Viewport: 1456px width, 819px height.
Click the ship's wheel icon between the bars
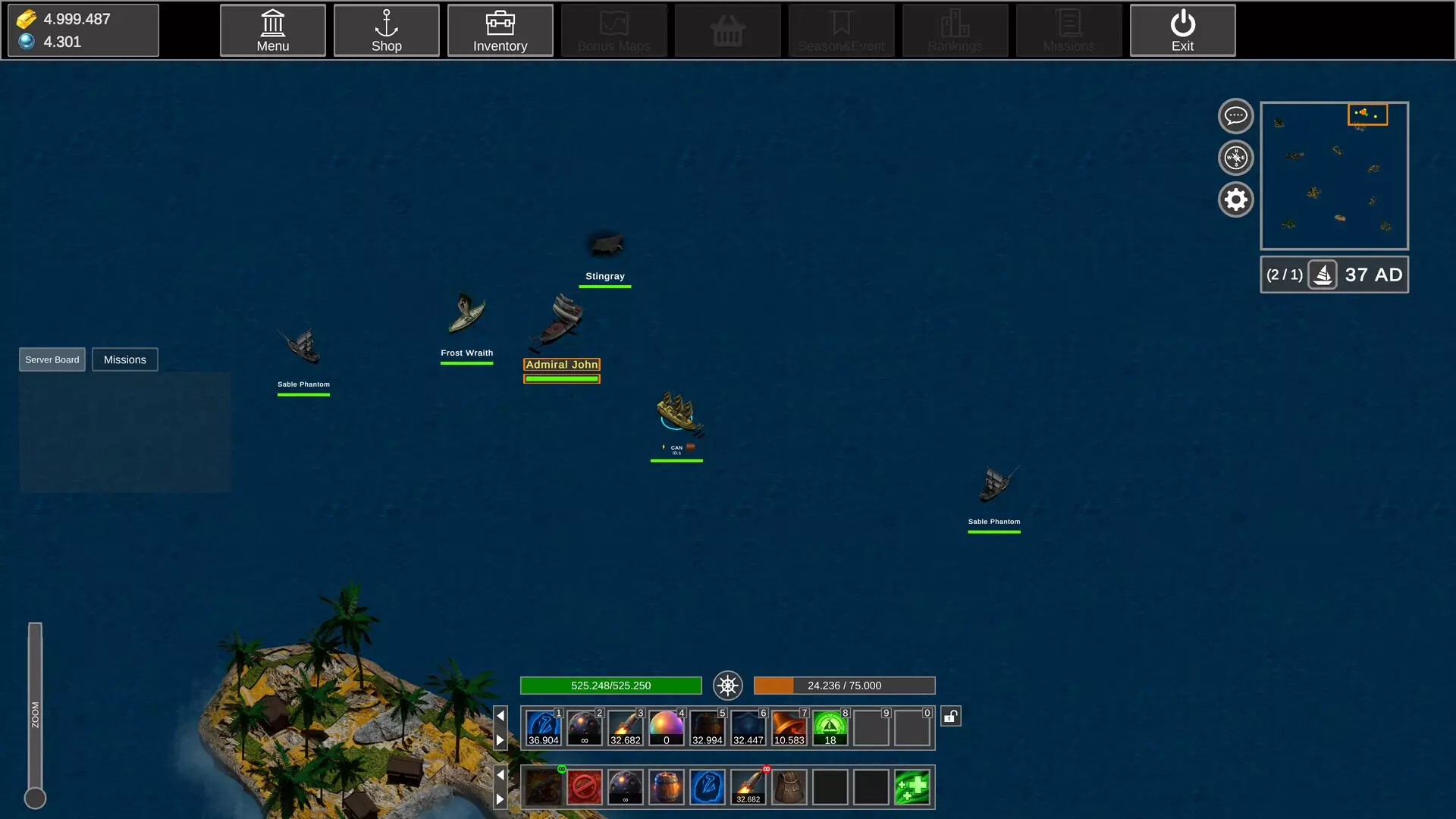tap(727, 686)
